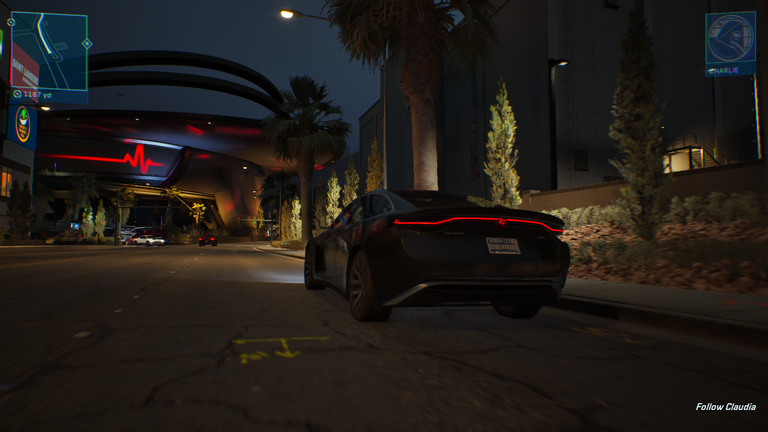This screenshot has width=768, height=432.
Task: Open the minimap with the route line
Action: [48, 51]
